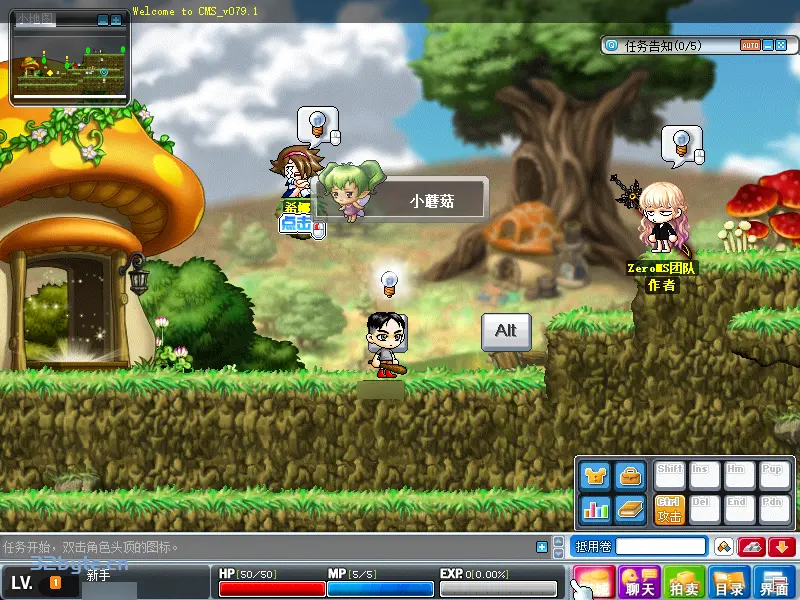Open the interface (界面) settings
This screenshot has height=600, width=800.
[774, 581]
